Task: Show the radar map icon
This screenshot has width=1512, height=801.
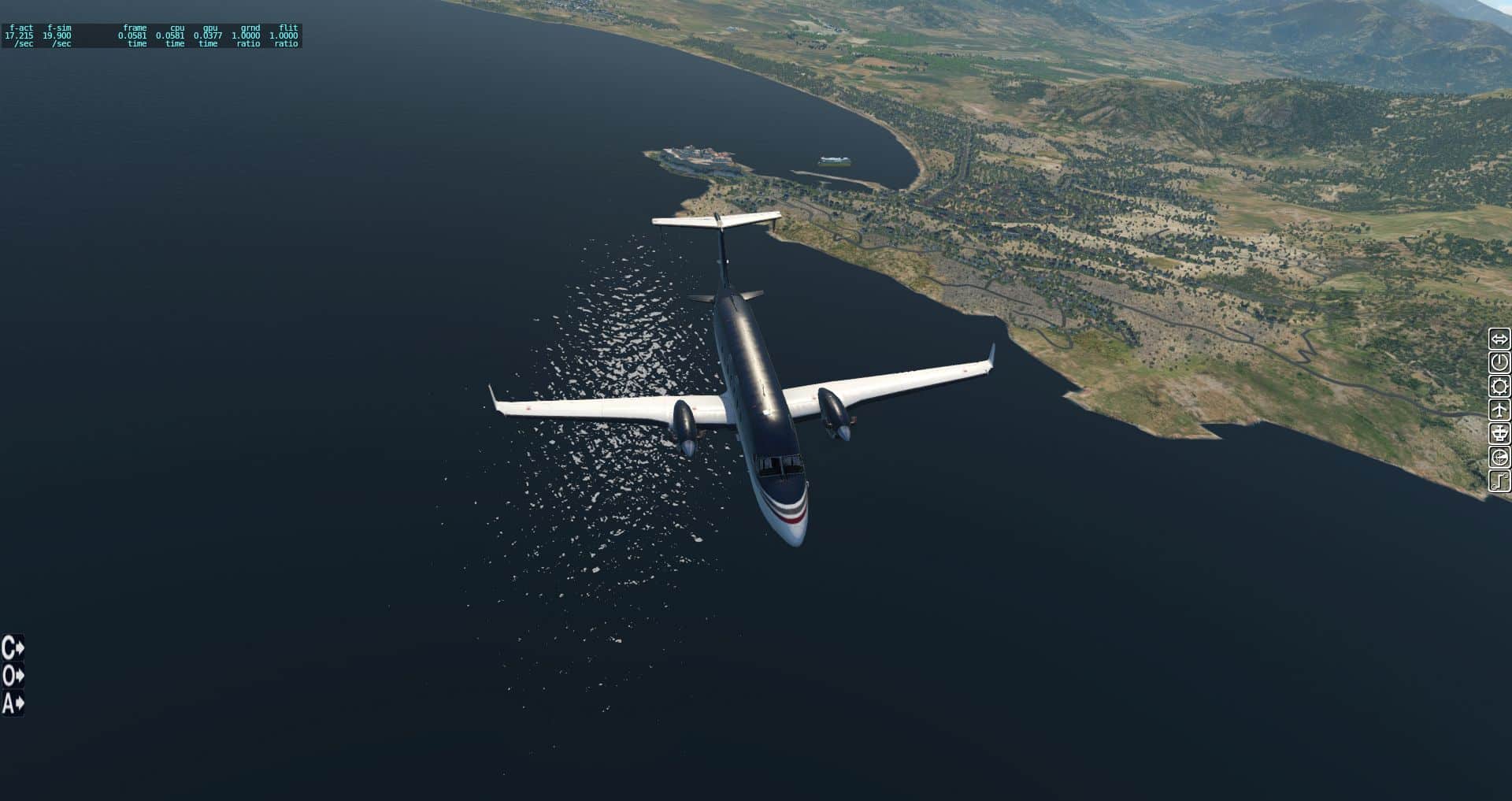Action: [x=1499, y=458]
